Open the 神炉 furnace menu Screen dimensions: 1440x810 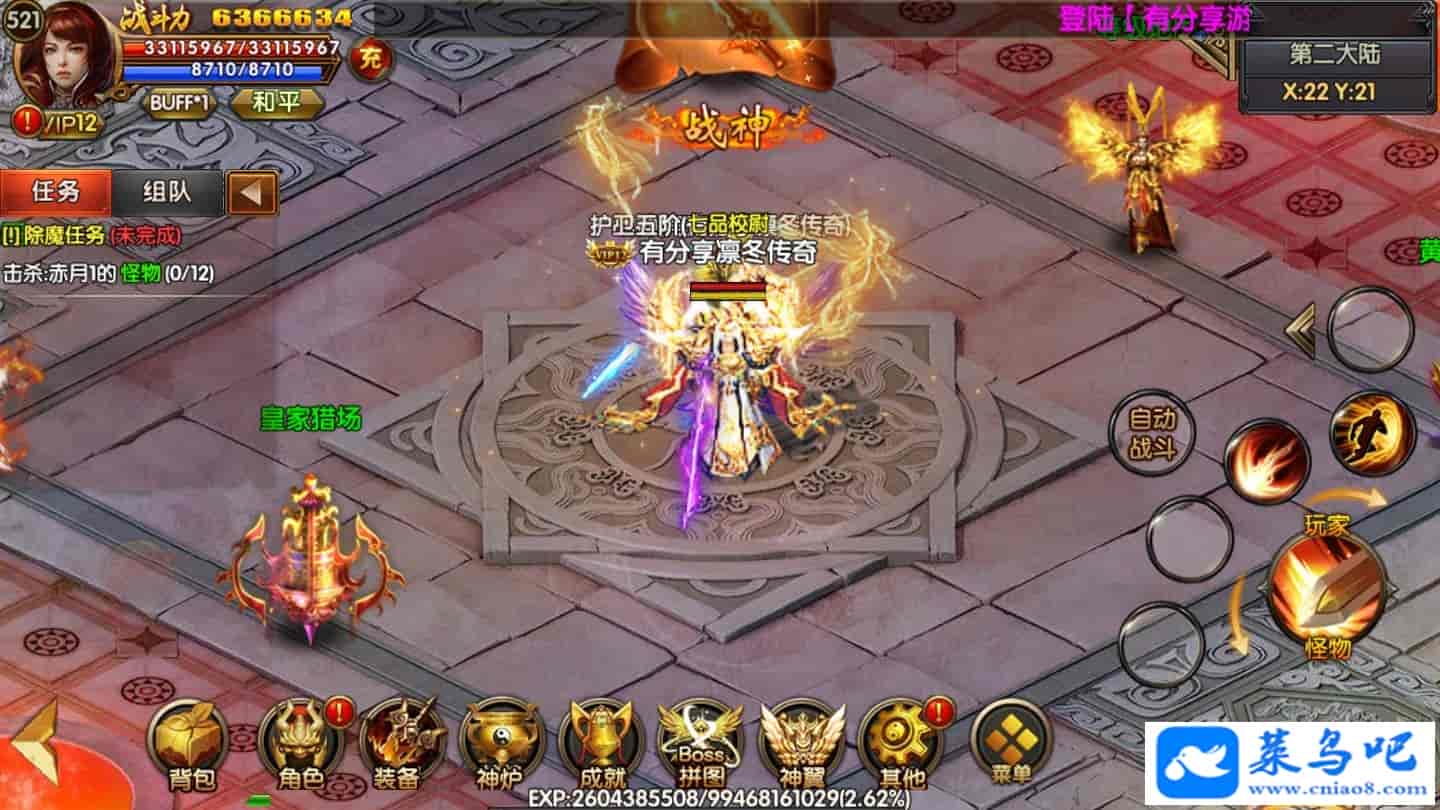[497, 742]
